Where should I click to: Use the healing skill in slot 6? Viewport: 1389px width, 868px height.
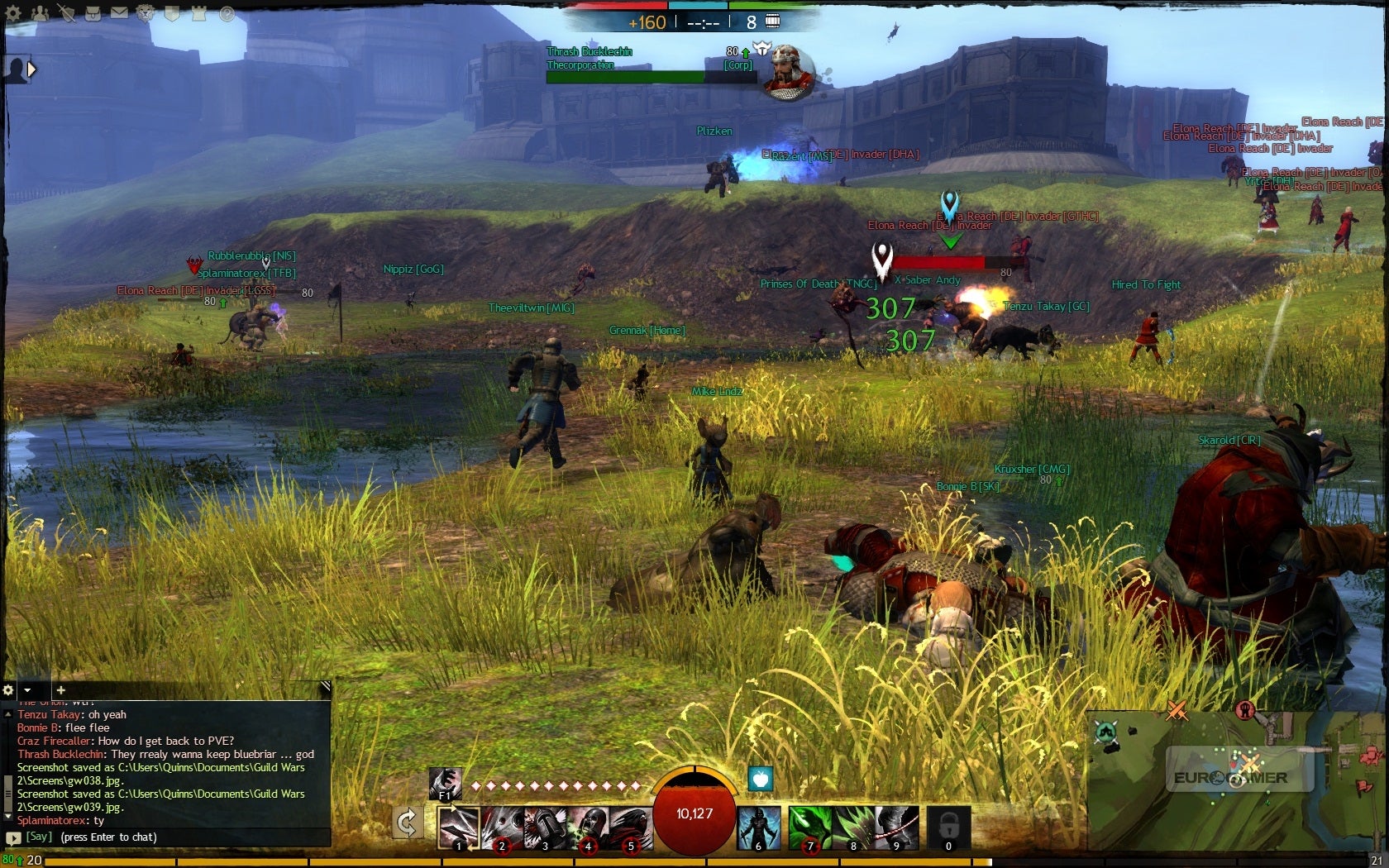(x=758, y=827)
